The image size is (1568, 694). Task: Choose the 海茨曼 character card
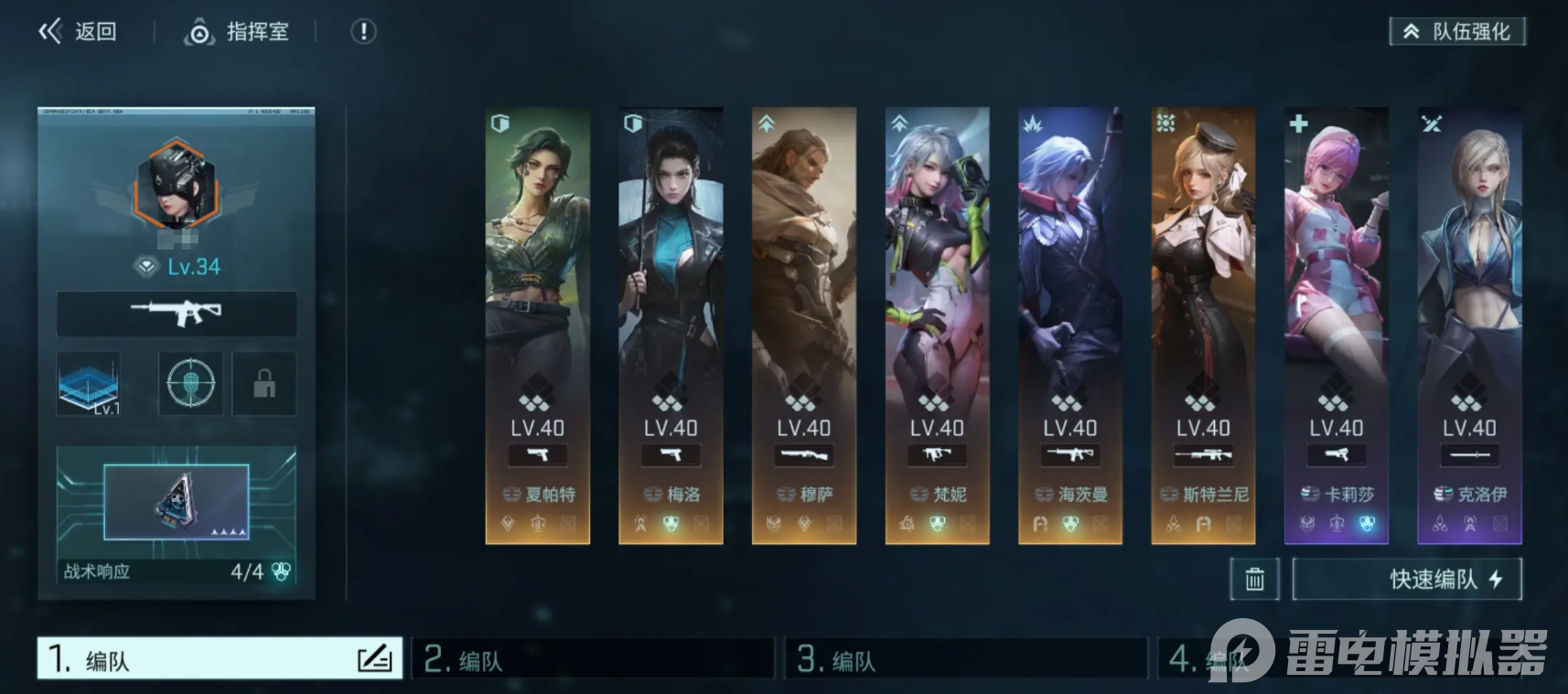[1070, 325]
